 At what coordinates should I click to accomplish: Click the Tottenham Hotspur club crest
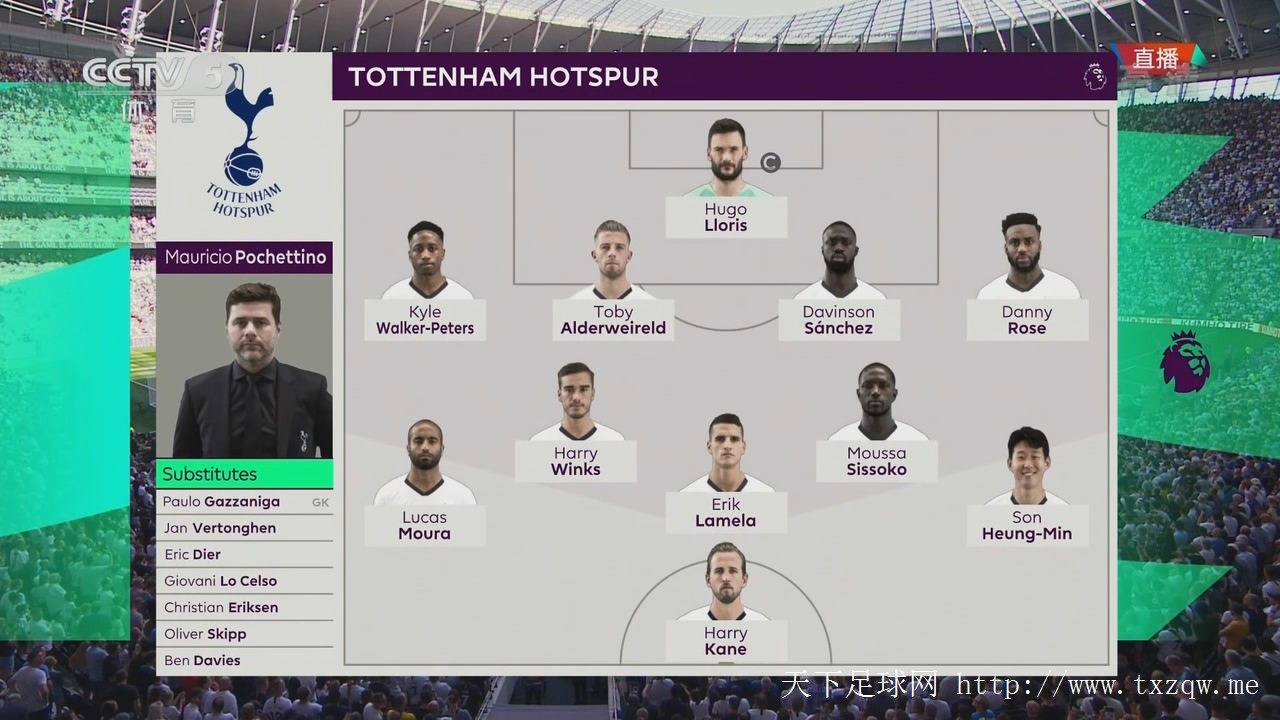tap(245, 140)
